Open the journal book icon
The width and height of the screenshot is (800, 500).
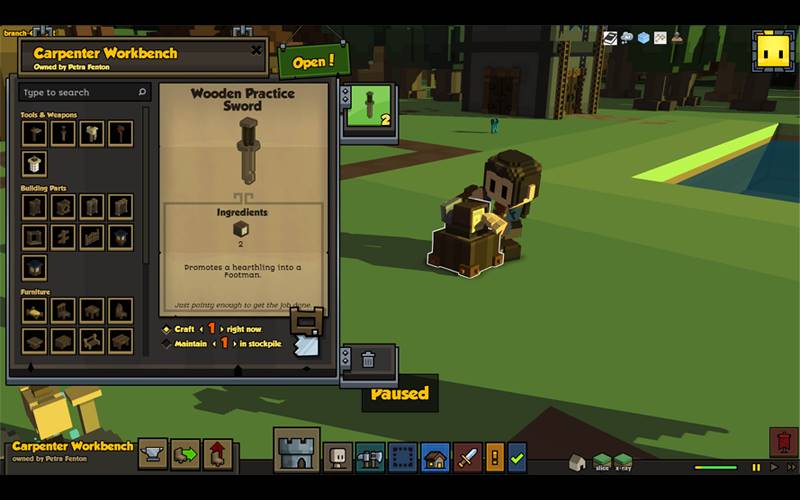[609, 38]
